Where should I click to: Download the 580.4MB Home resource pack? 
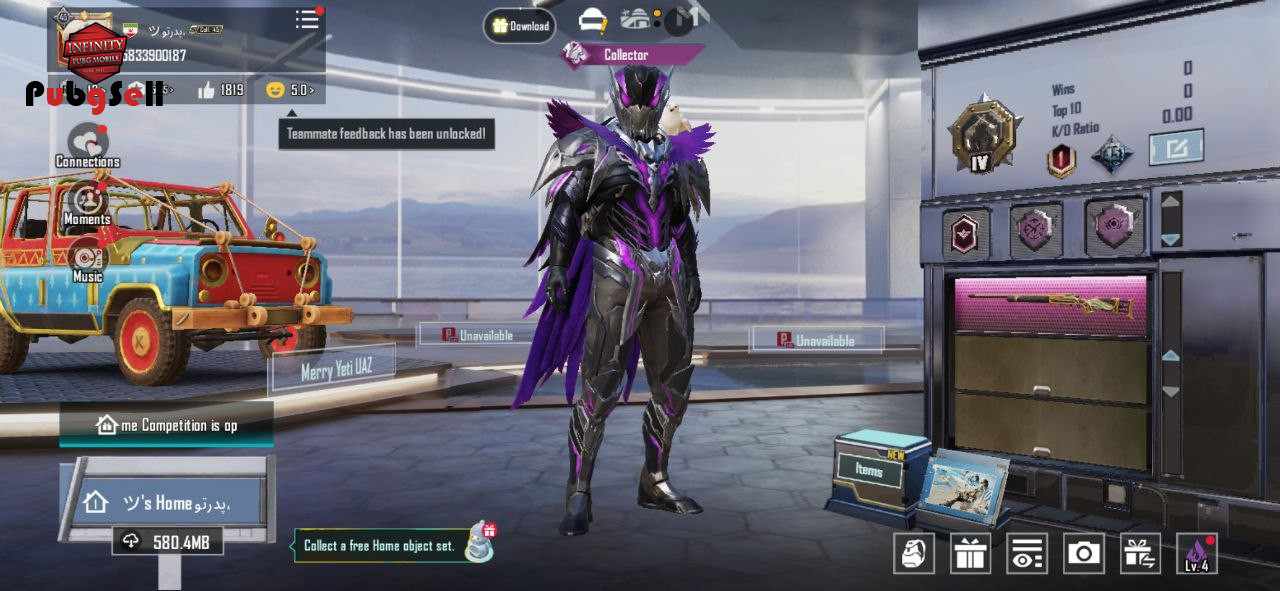(x=167, y=541)
